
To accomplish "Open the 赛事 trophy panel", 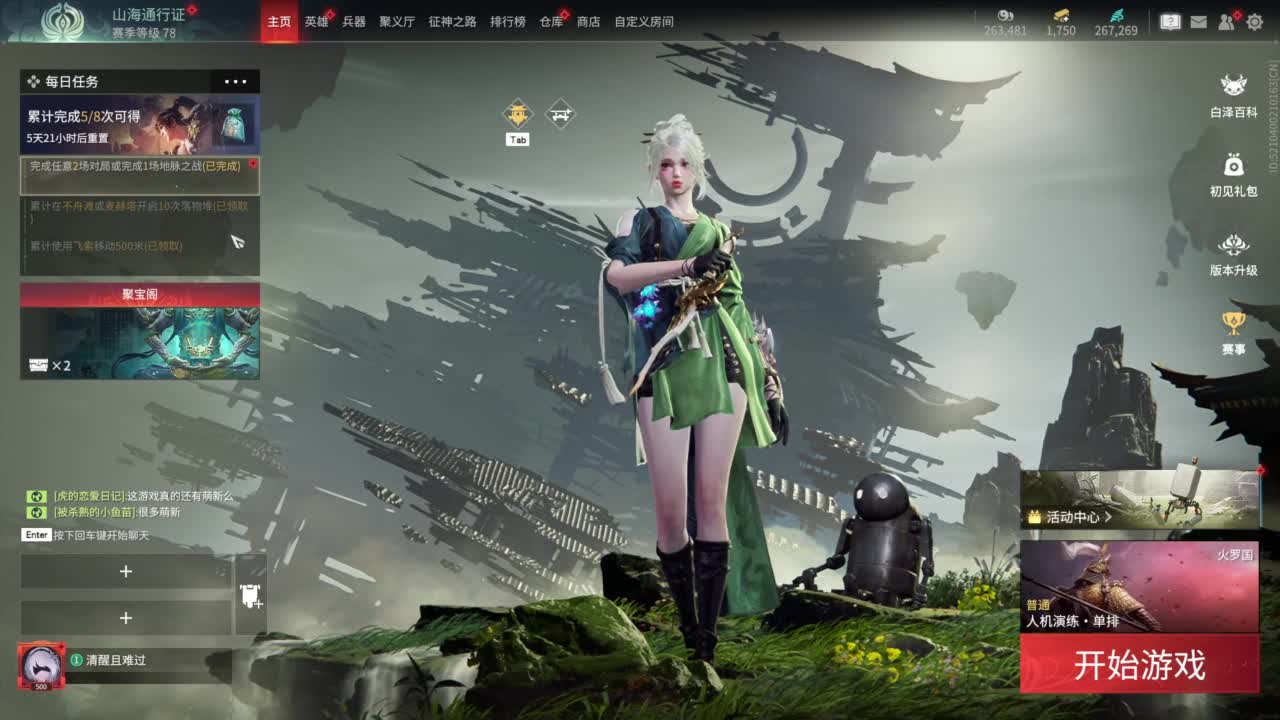I will tap(1234, 332).
